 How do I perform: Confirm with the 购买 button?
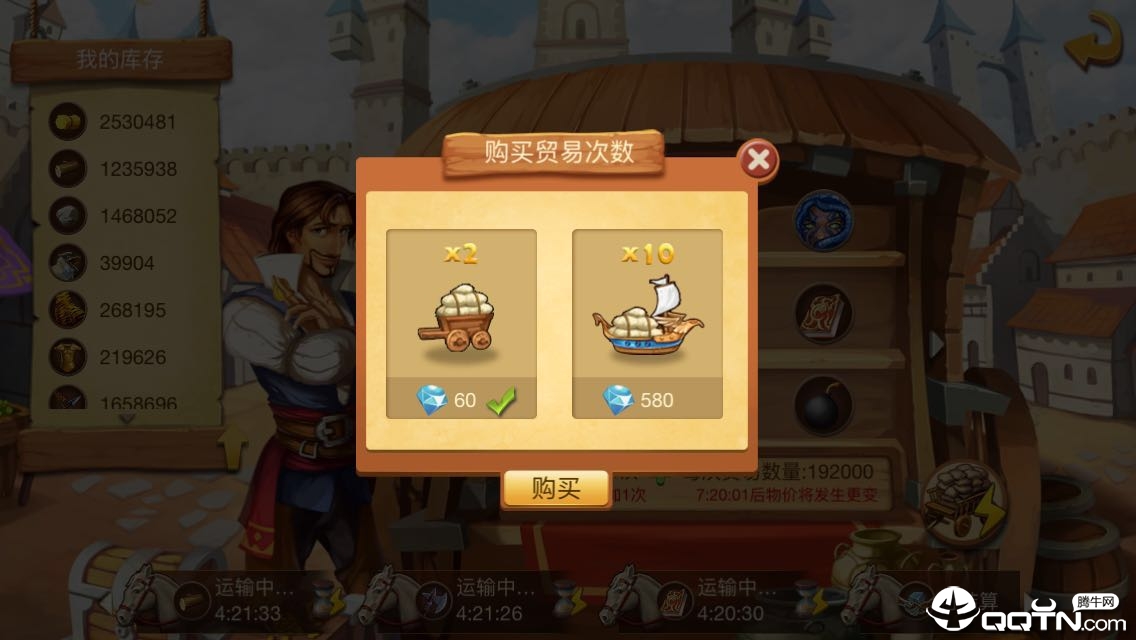(555, 489)
